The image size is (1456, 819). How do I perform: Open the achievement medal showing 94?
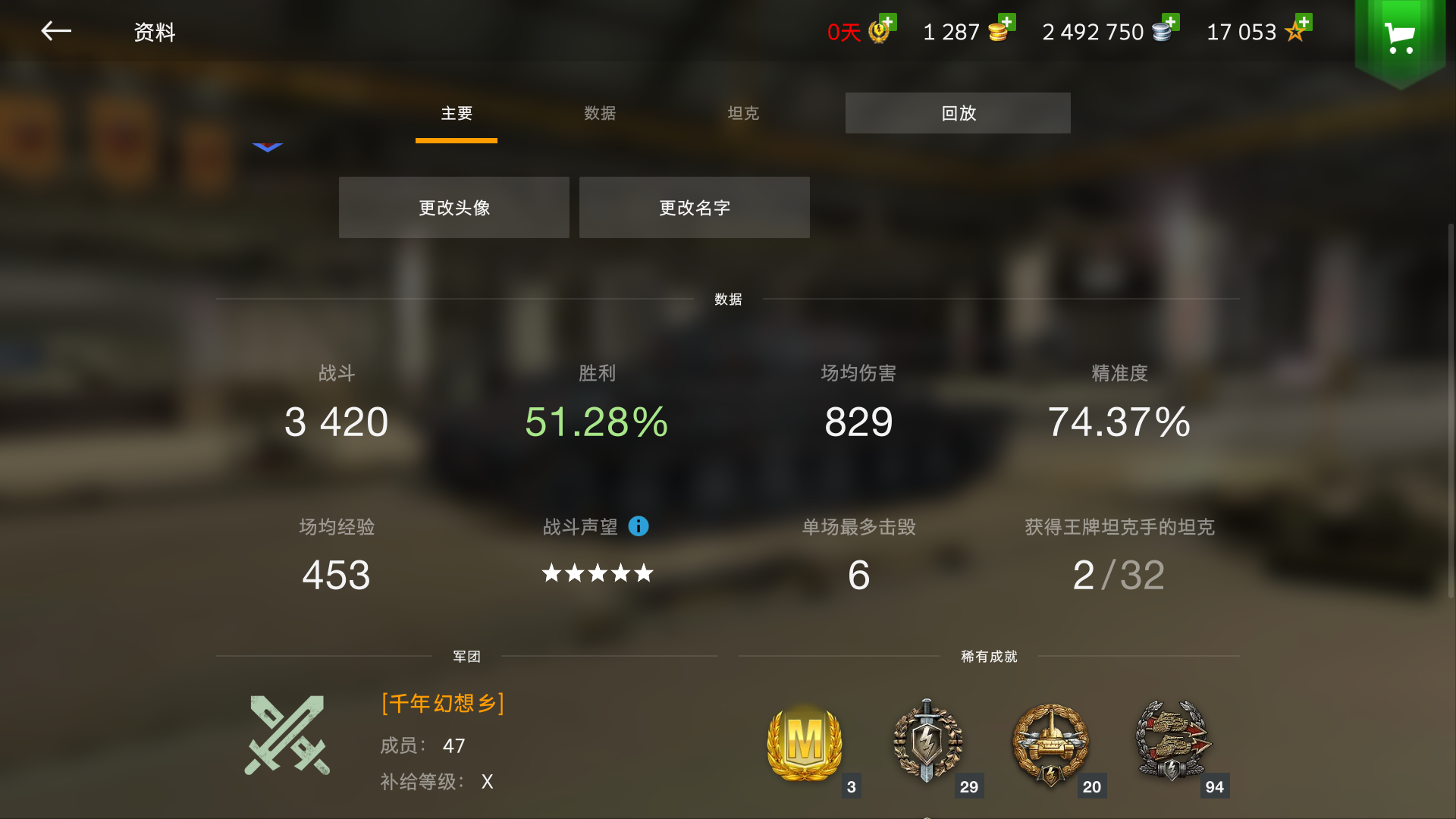[1172, 739]
